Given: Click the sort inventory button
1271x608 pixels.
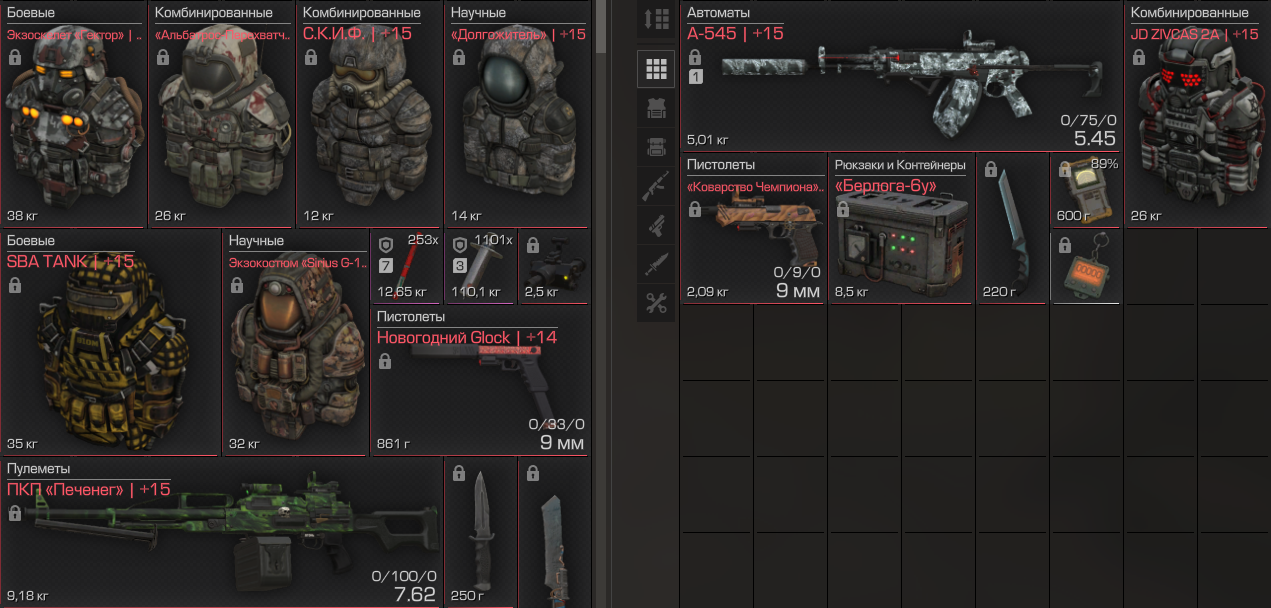Looking at the screenshot, I should (x=656, y=21).
